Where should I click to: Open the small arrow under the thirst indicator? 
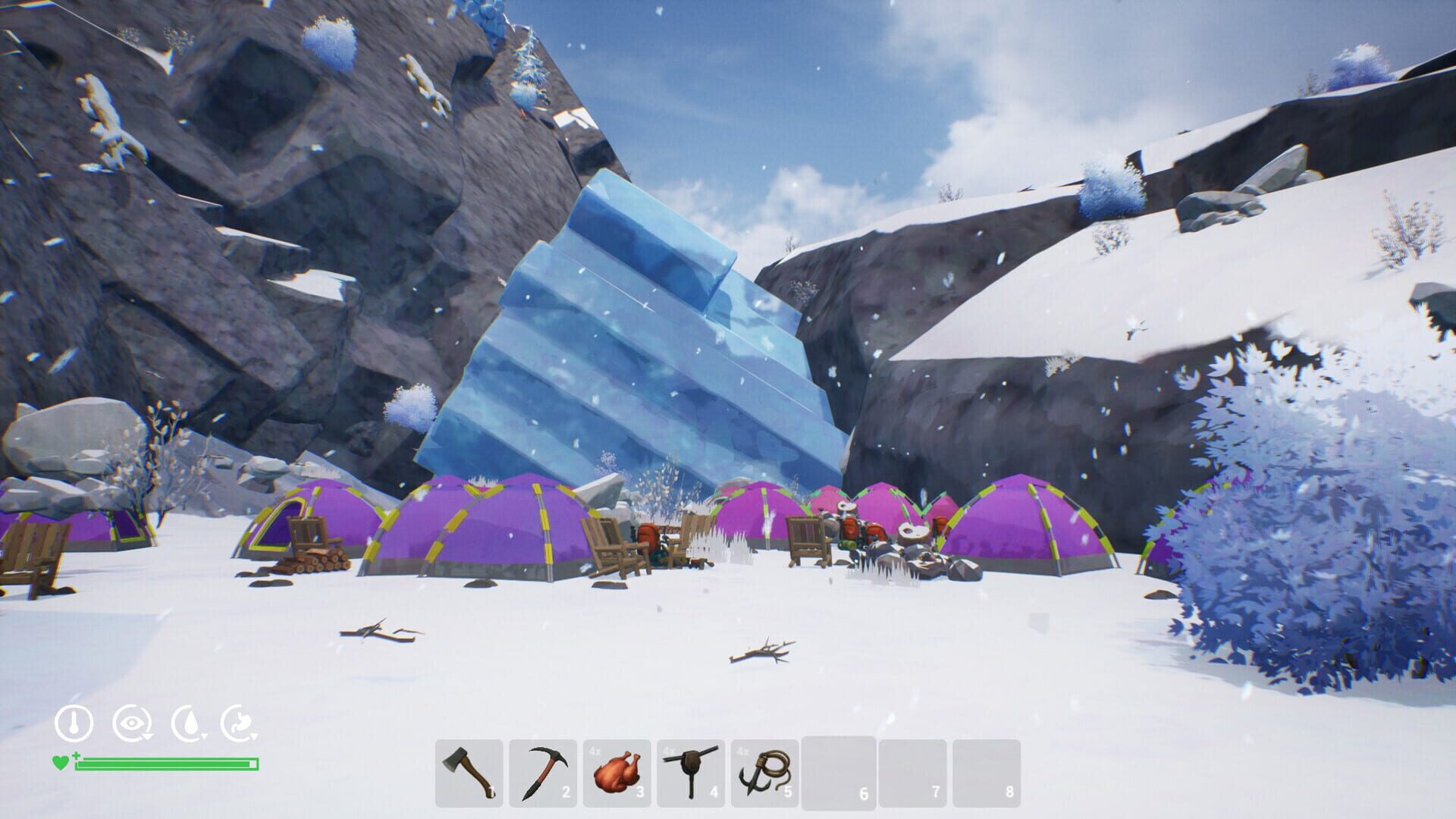coord(205,736)
